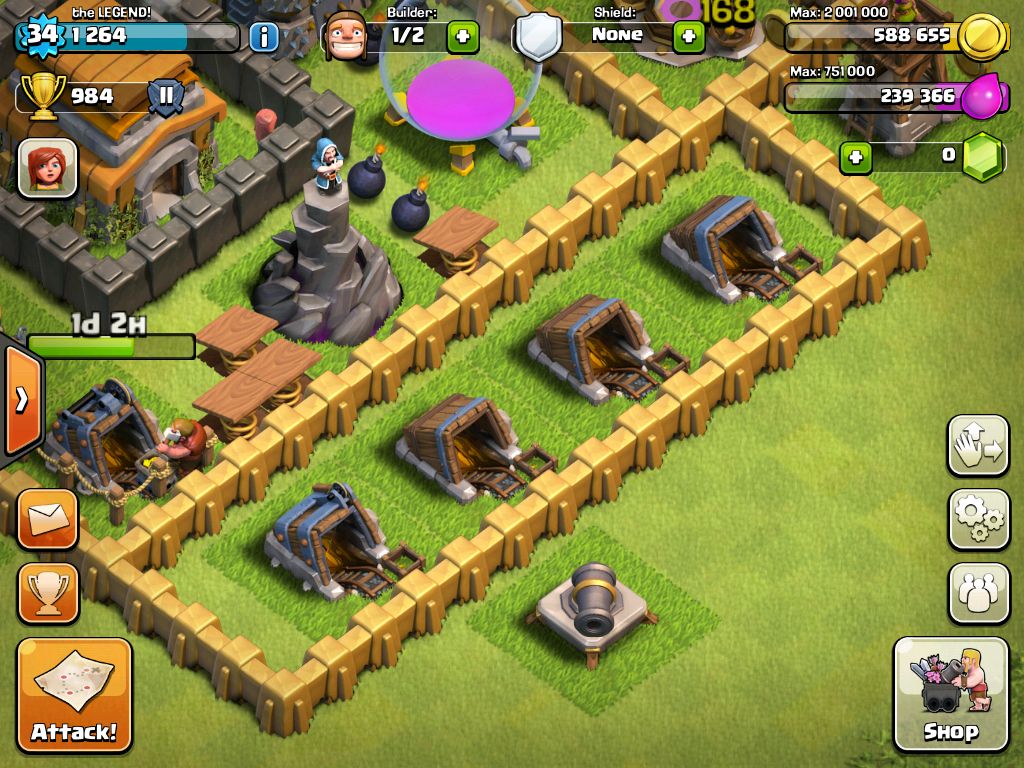Show the friends list
The height and width of the screenshot is (768, 1024).
point(978,593)
